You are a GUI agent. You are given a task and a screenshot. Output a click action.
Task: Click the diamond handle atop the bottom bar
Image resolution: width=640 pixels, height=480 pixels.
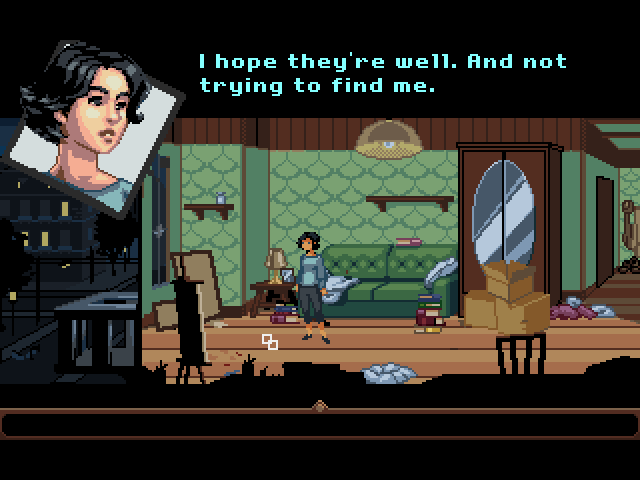(x=320, y=406)
